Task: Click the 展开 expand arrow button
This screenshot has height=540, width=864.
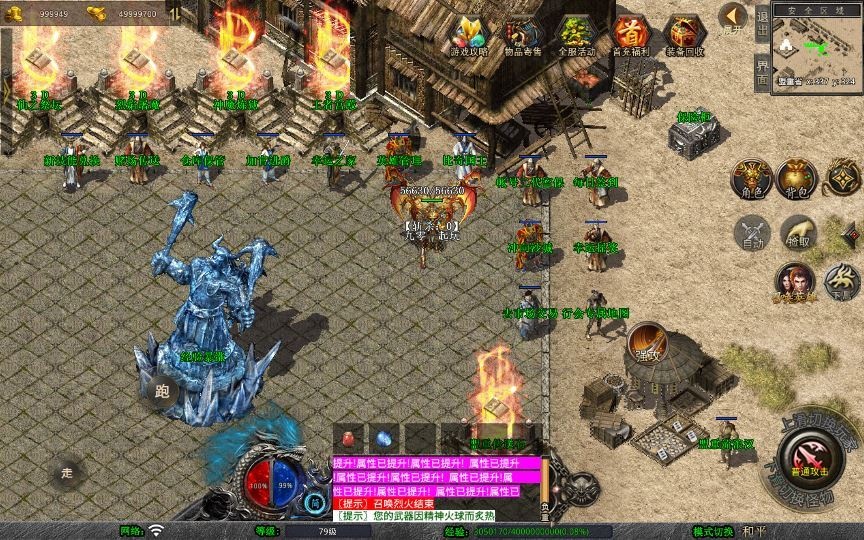Action: click(x=734, y=17)
